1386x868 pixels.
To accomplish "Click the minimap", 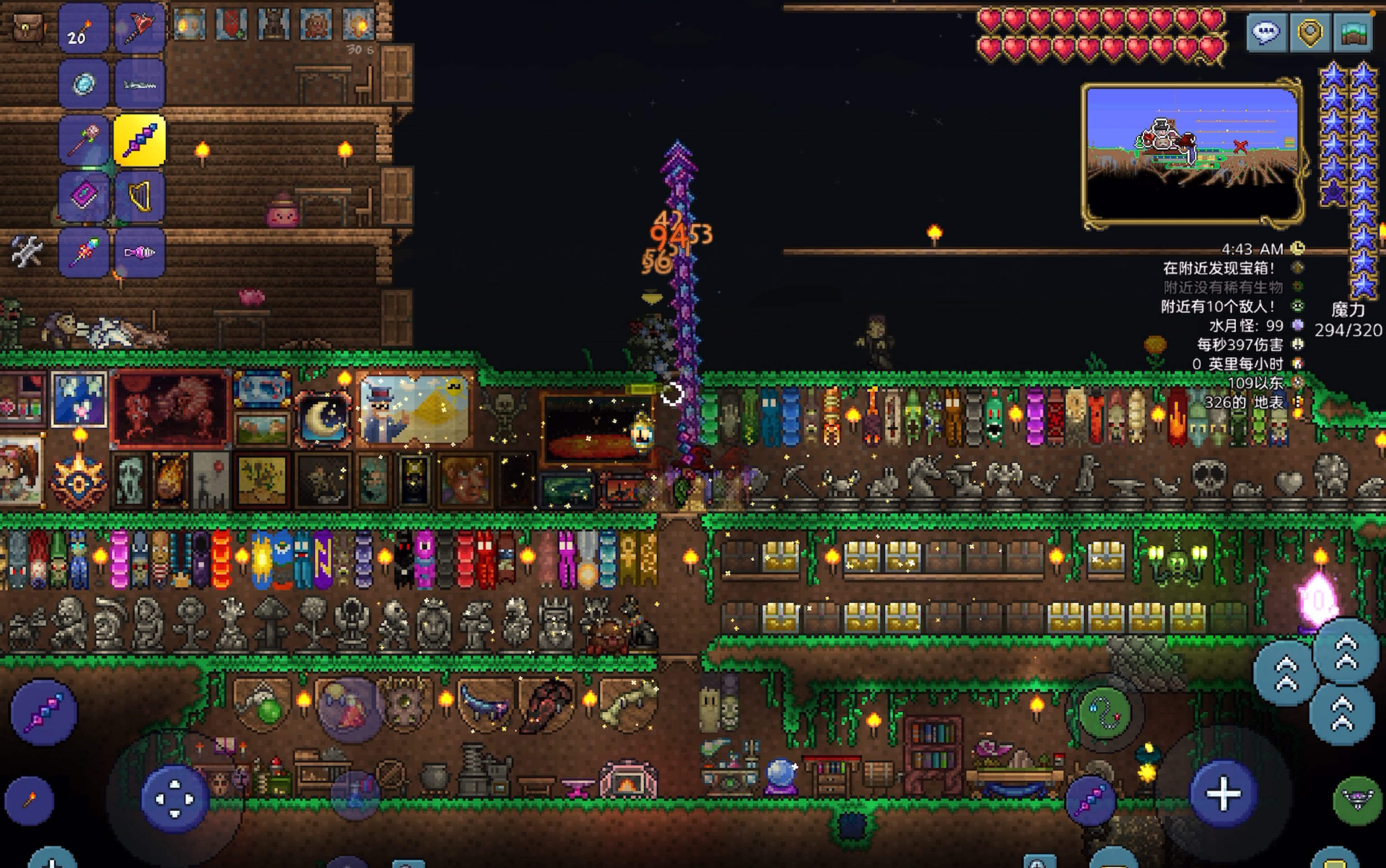I will click(x=1192, y=154).
